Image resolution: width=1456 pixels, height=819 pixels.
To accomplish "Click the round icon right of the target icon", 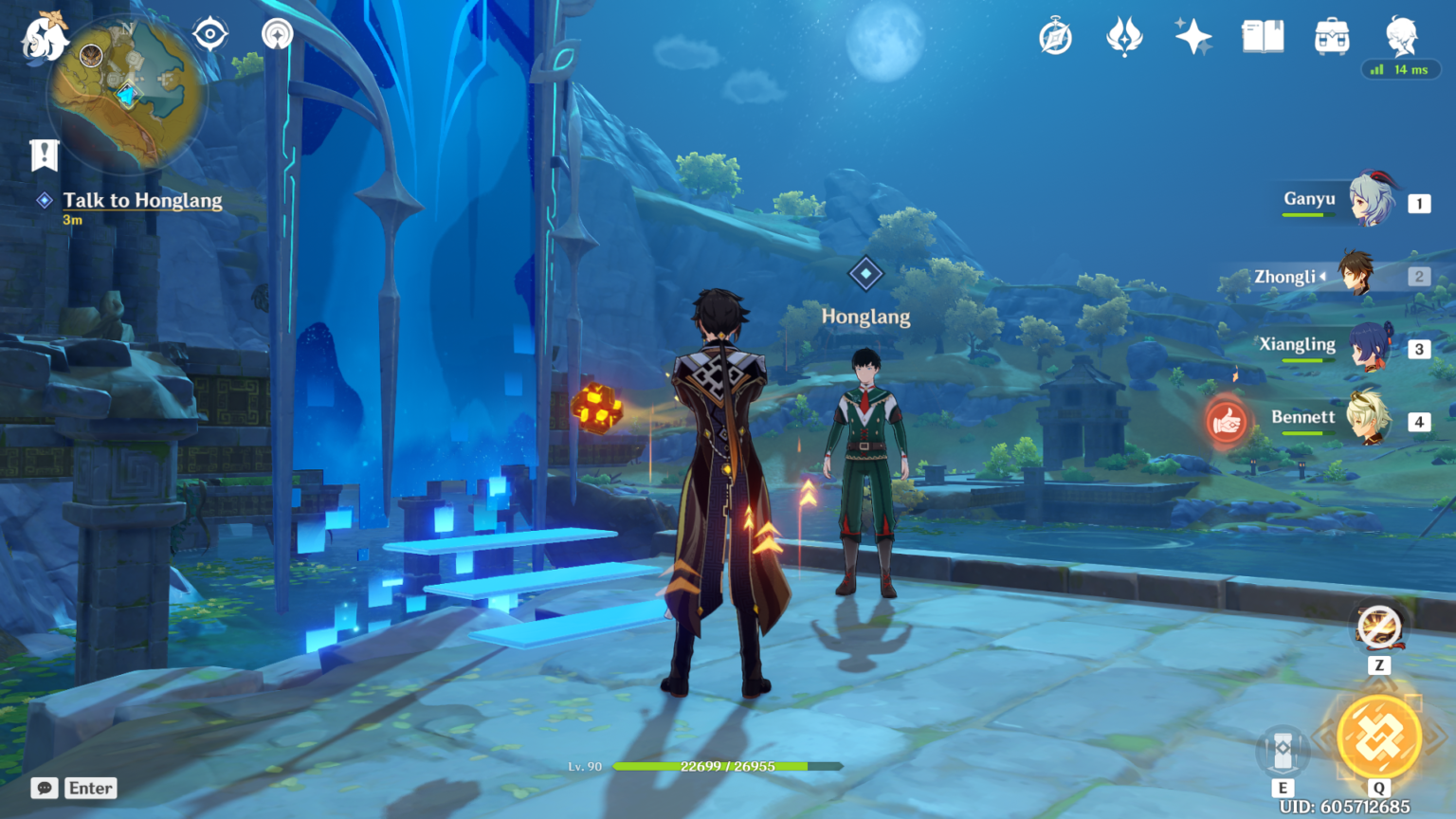I will point(277,34).
